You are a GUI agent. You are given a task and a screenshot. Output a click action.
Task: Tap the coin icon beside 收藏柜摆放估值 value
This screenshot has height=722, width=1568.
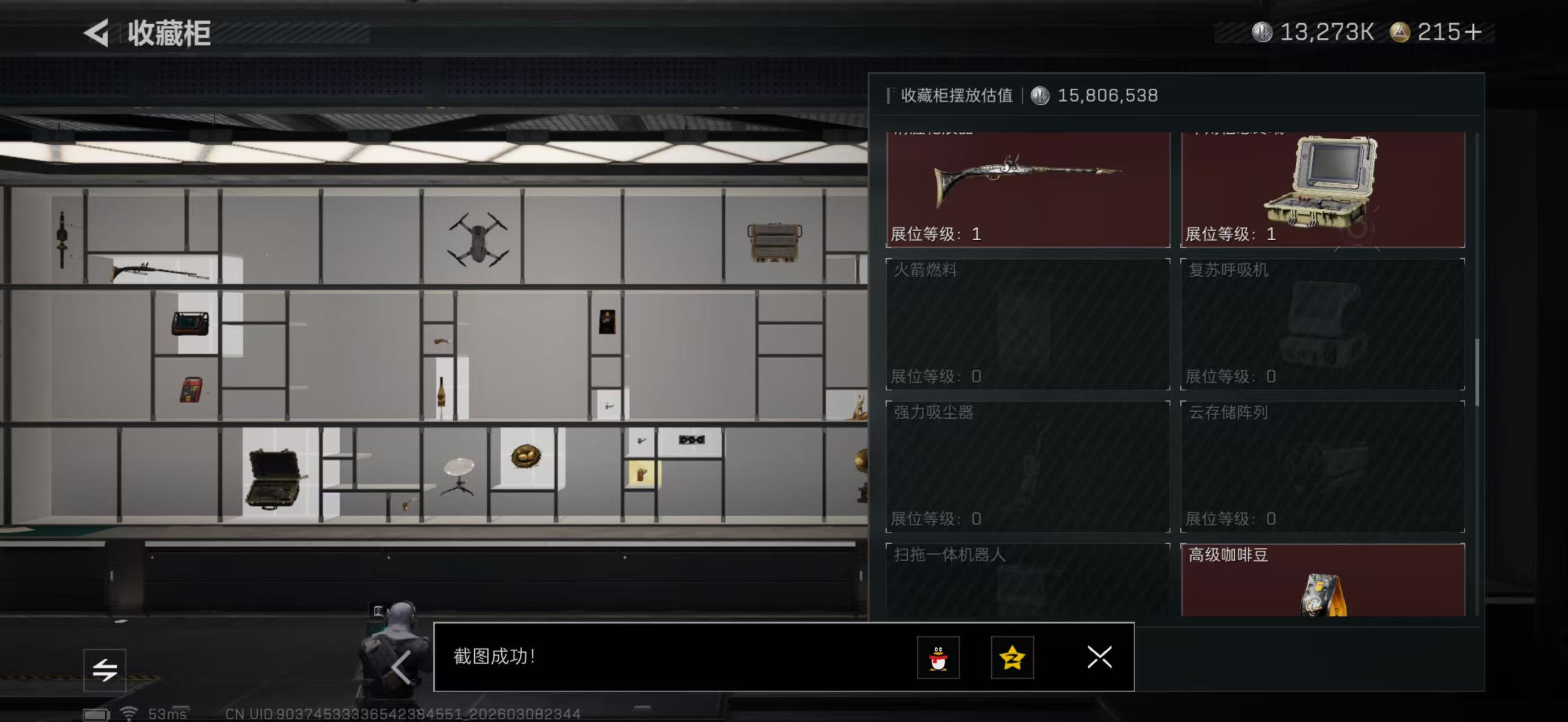pos(1039,95)
